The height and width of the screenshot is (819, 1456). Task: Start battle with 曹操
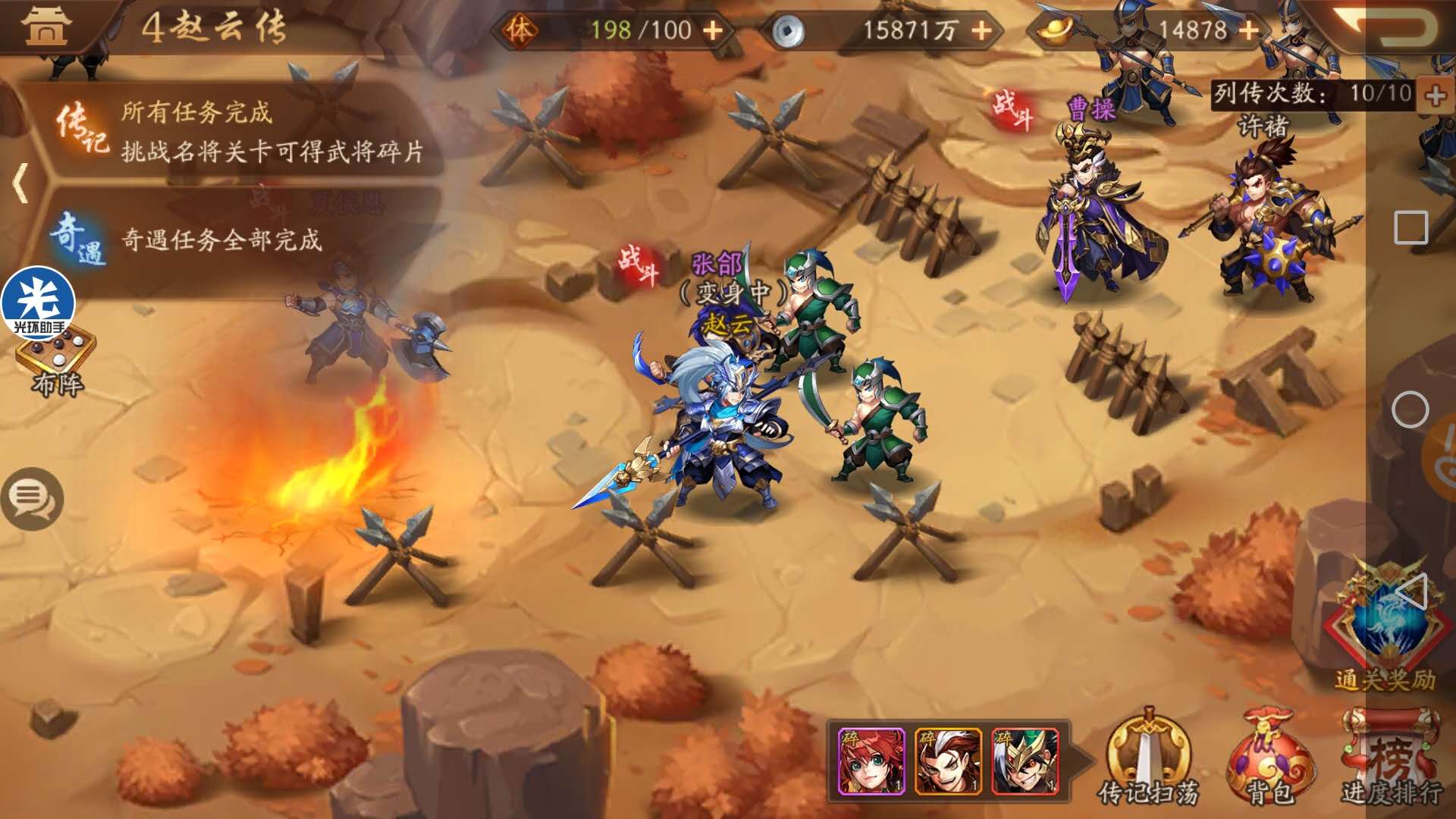pos(1013,109)
